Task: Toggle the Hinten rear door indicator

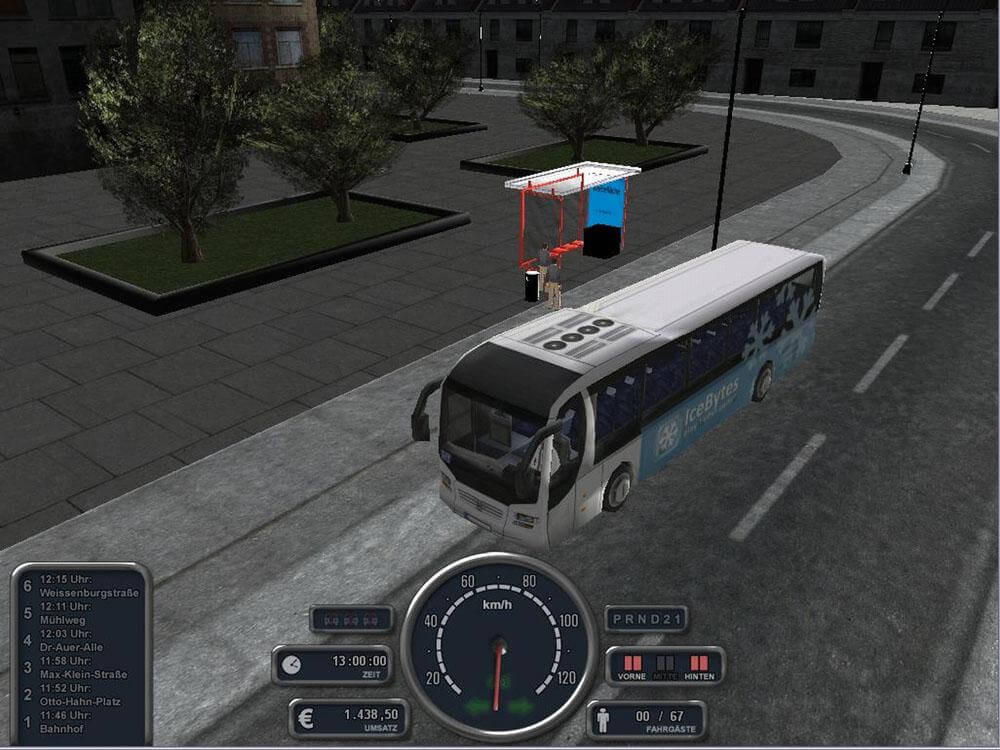Action: coord(698,663)
